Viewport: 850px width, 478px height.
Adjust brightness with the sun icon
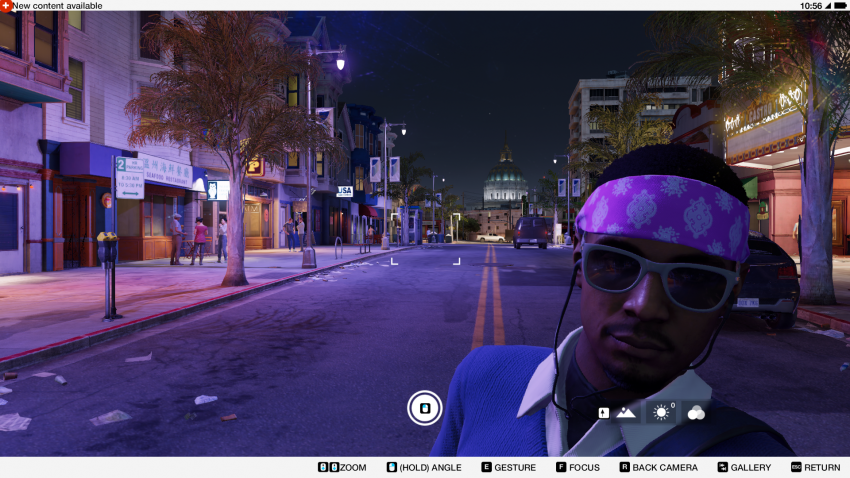[660, 412]
